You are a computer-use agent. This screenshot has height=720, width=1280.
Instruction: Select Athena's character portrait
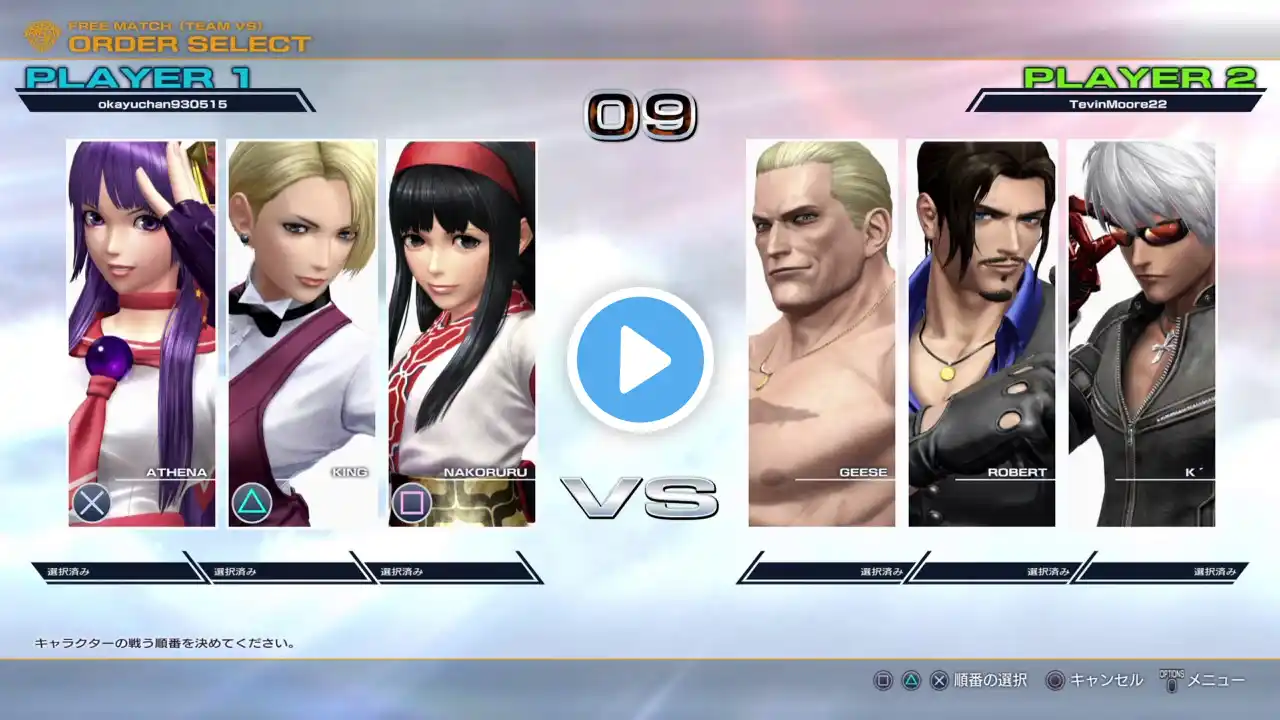tap(141, 333)
